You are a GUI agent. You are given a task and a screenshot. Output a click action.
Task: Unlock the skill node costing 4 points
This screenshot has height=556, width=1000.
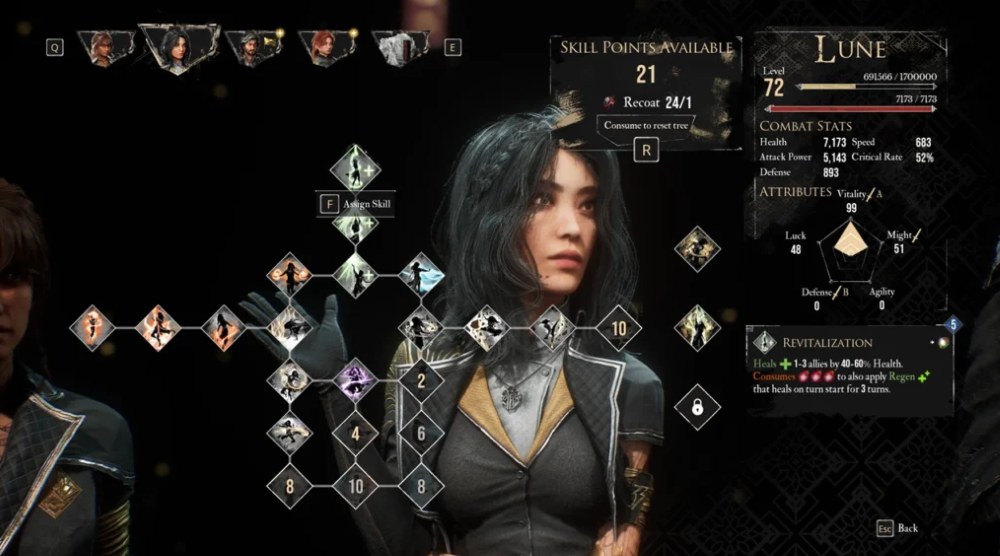click(x=355, y=434)
